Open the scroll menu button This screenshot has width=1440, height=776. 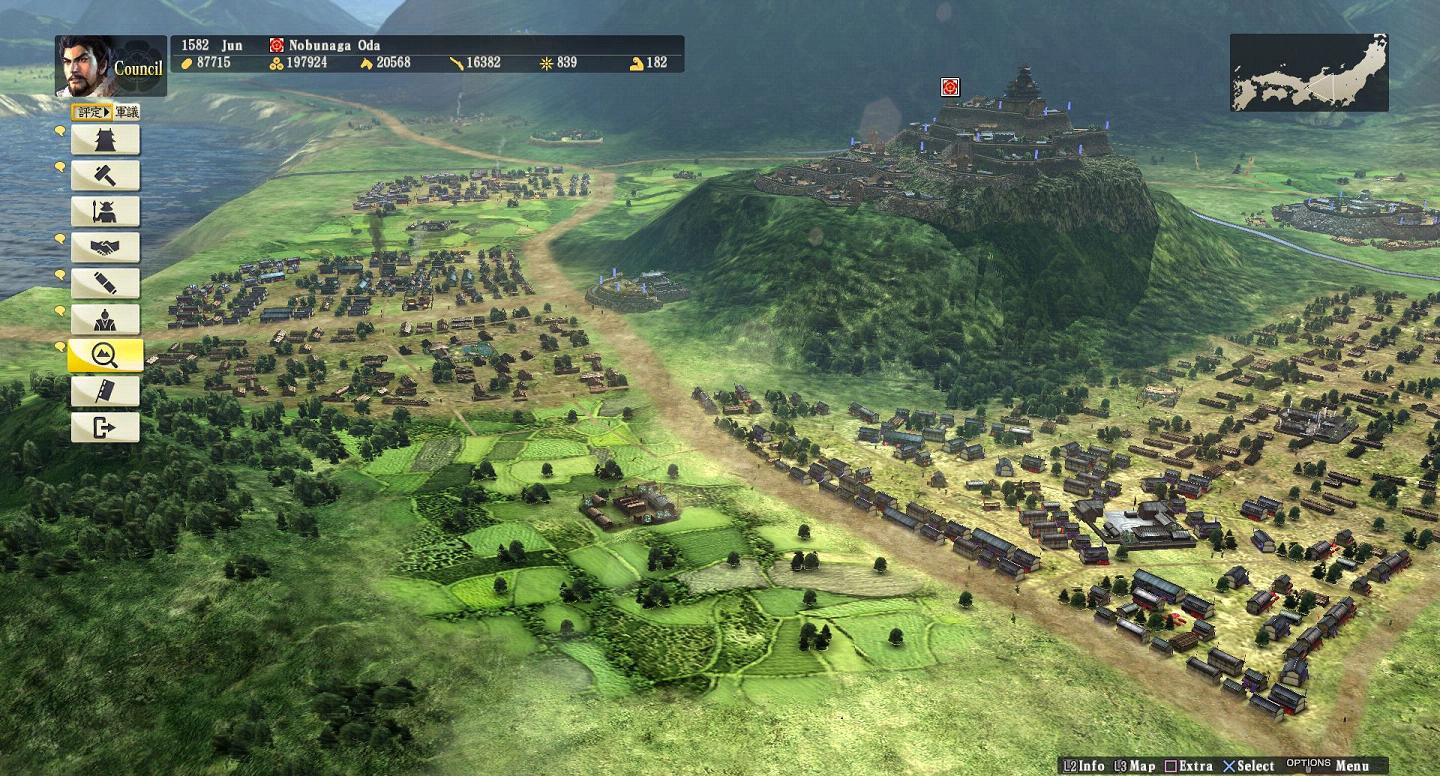tap(105, 284)
